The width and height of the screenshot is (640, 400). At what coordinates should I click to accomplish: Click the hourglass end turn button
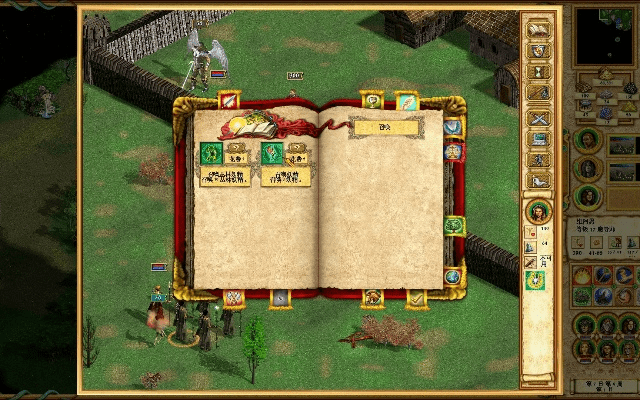pos(539,72)
